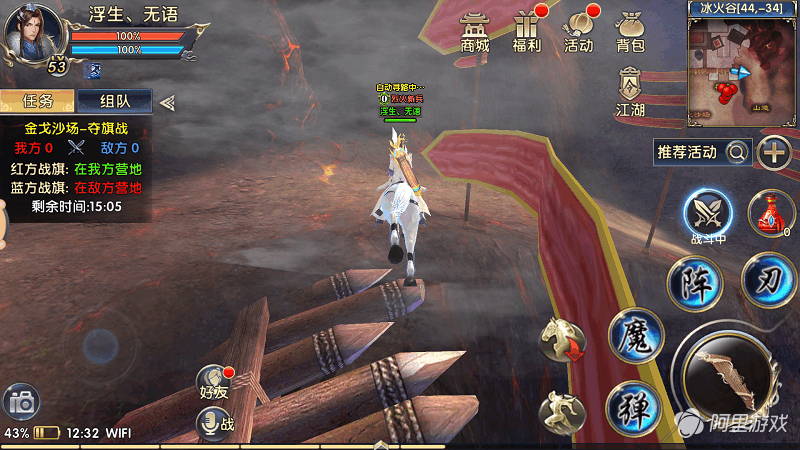Screen dimensions: 800x450
Task: Open the 活动 events menu
Action: (579, 31)
